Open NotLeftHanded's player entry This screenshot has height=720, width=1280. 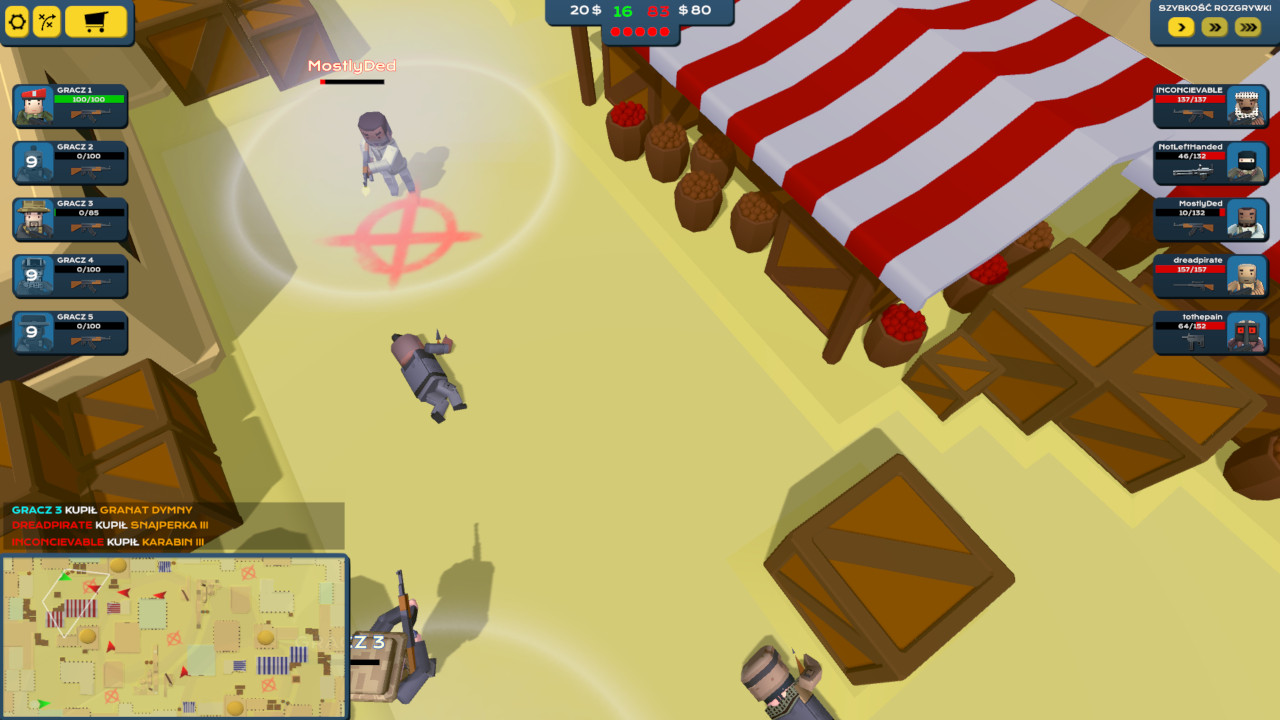pyautogui.click(x=1210, y=163)
